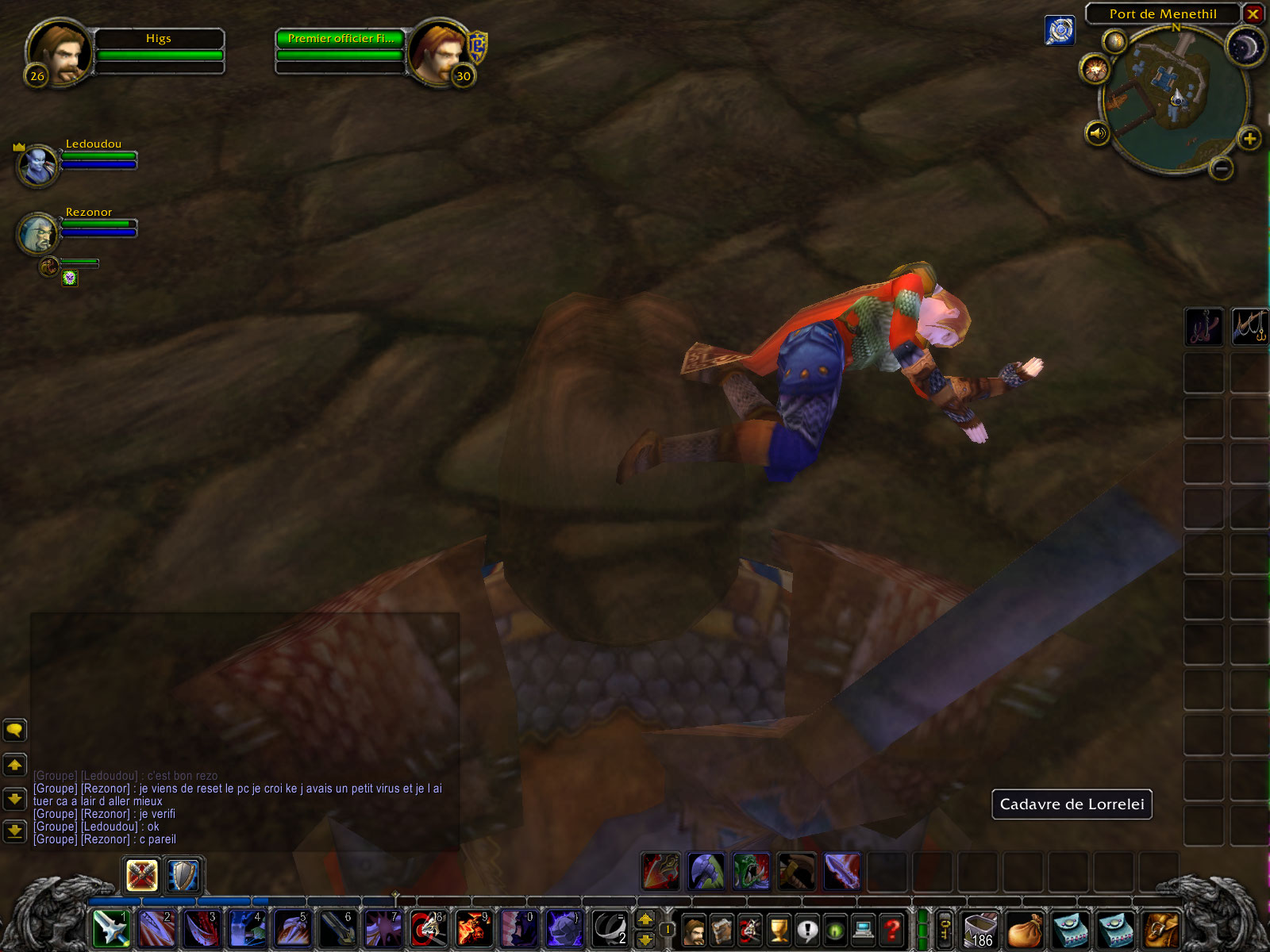Viewport: 1270px width, 952px height.
Task: Click the moon day-night indicator
Action: click(1245, 48)
